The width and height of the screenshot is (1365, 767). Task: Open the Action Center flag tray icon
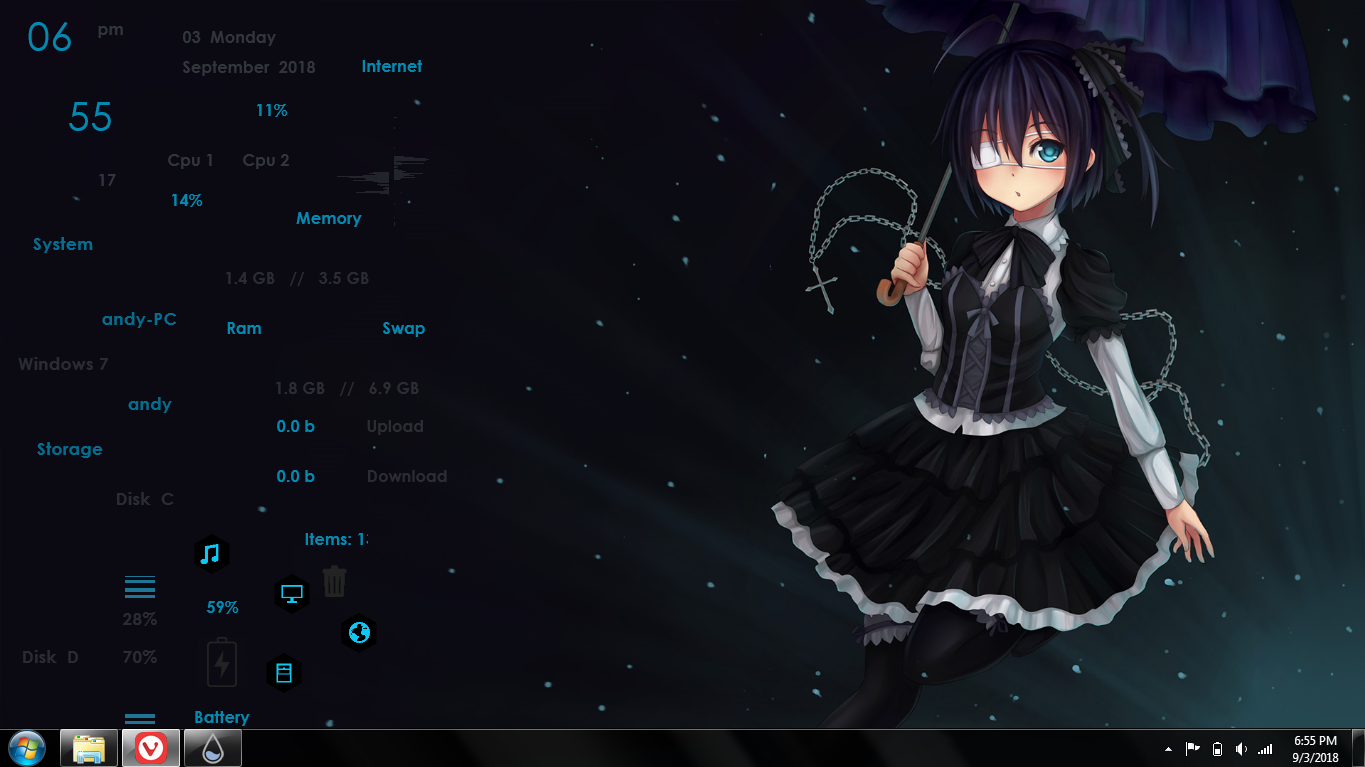pos(1192,748)
